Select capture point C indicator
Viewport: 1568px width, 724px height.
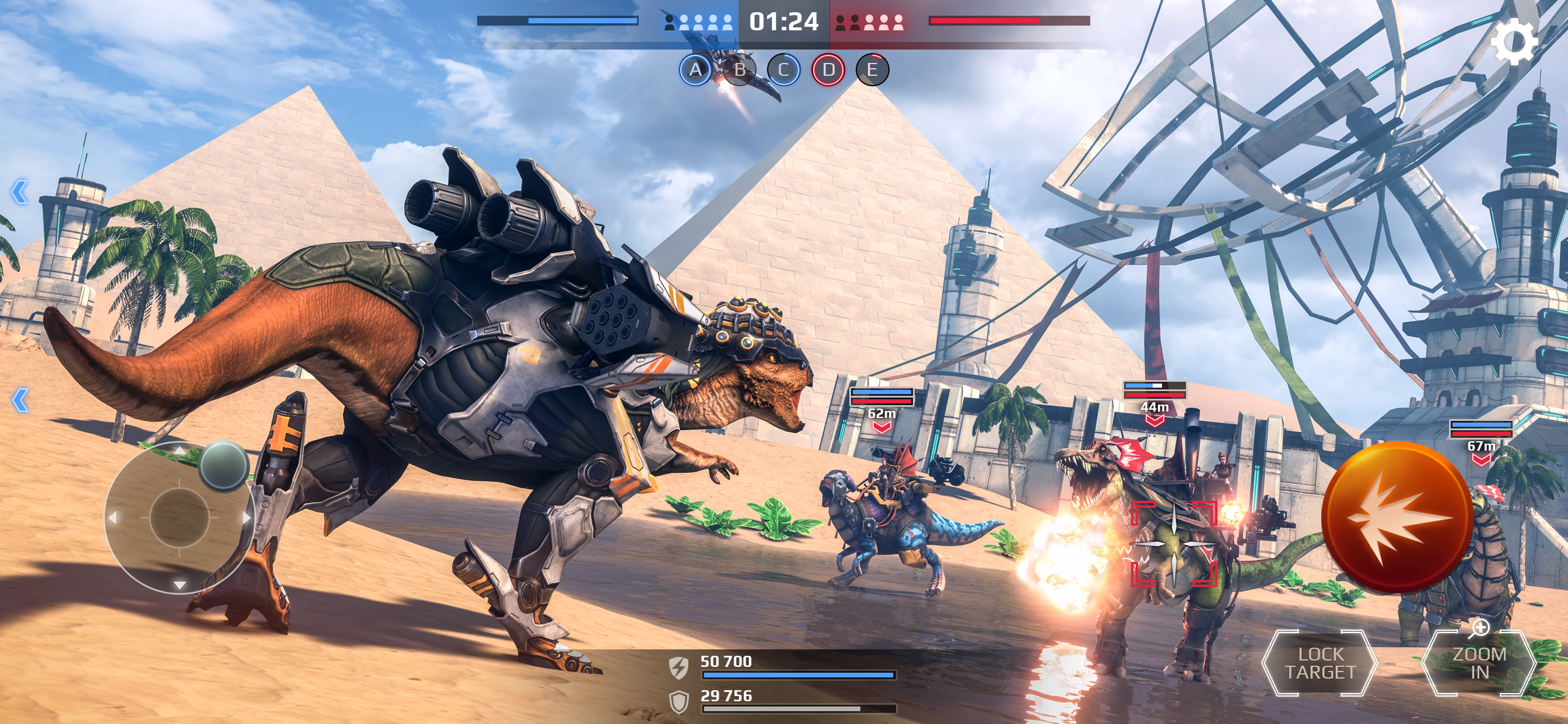pos(783,70)
